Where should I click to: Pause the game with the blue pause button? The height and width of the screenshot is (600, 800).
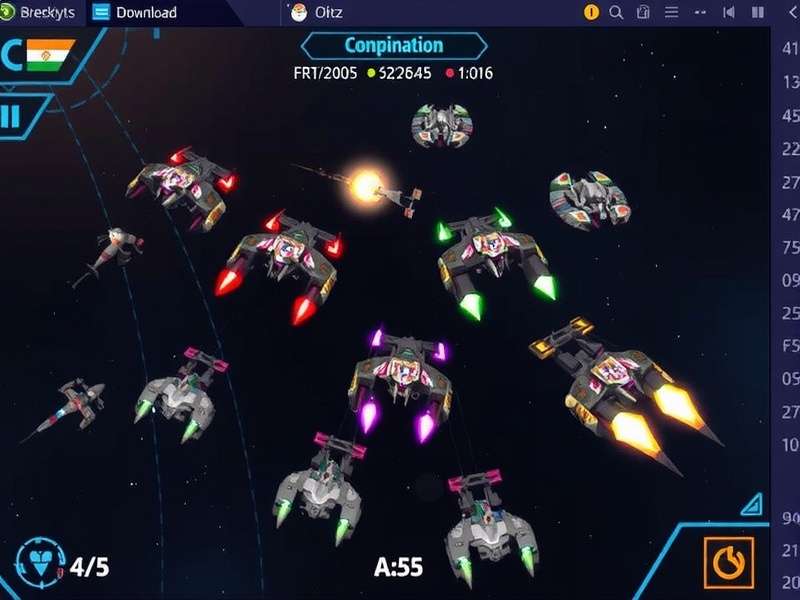click(11, 116)
